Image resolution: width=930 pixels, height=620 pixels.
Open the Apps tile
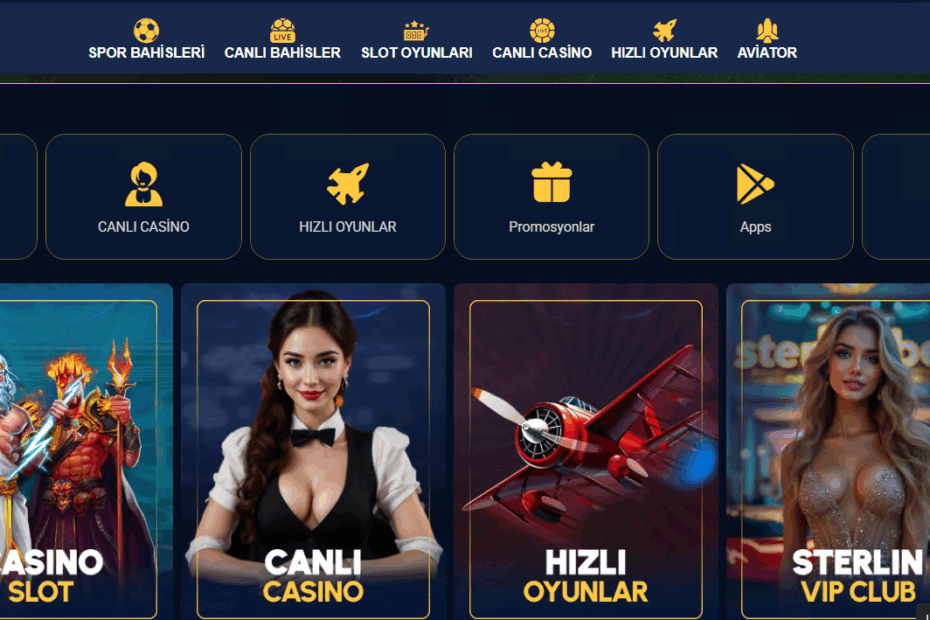tap(755, 197)
